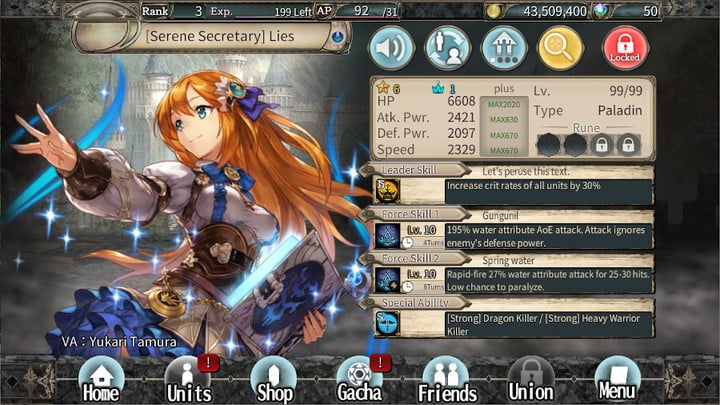Select the Gungunil Force Skill 1 icon
720x405 pixels.
387,236
